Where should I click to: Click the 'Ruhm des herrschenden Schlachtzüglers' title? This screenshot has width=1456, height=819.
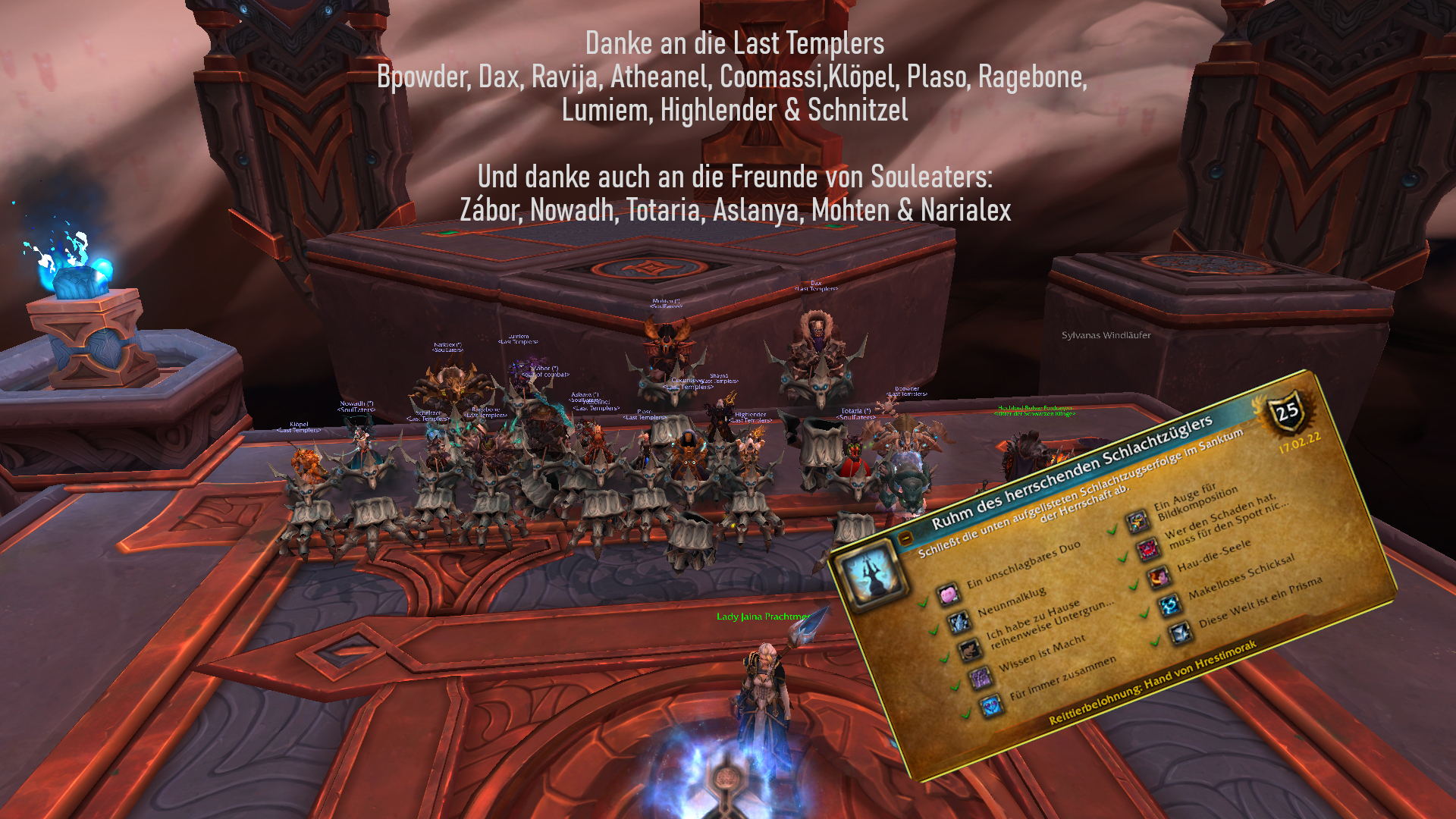1072,472
